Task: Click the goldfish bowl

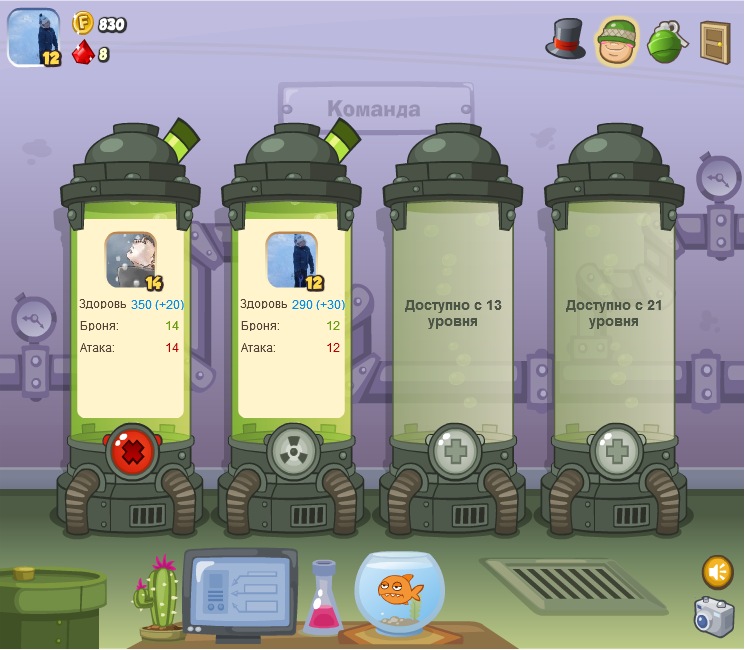Action: click(x=404, y=592)
